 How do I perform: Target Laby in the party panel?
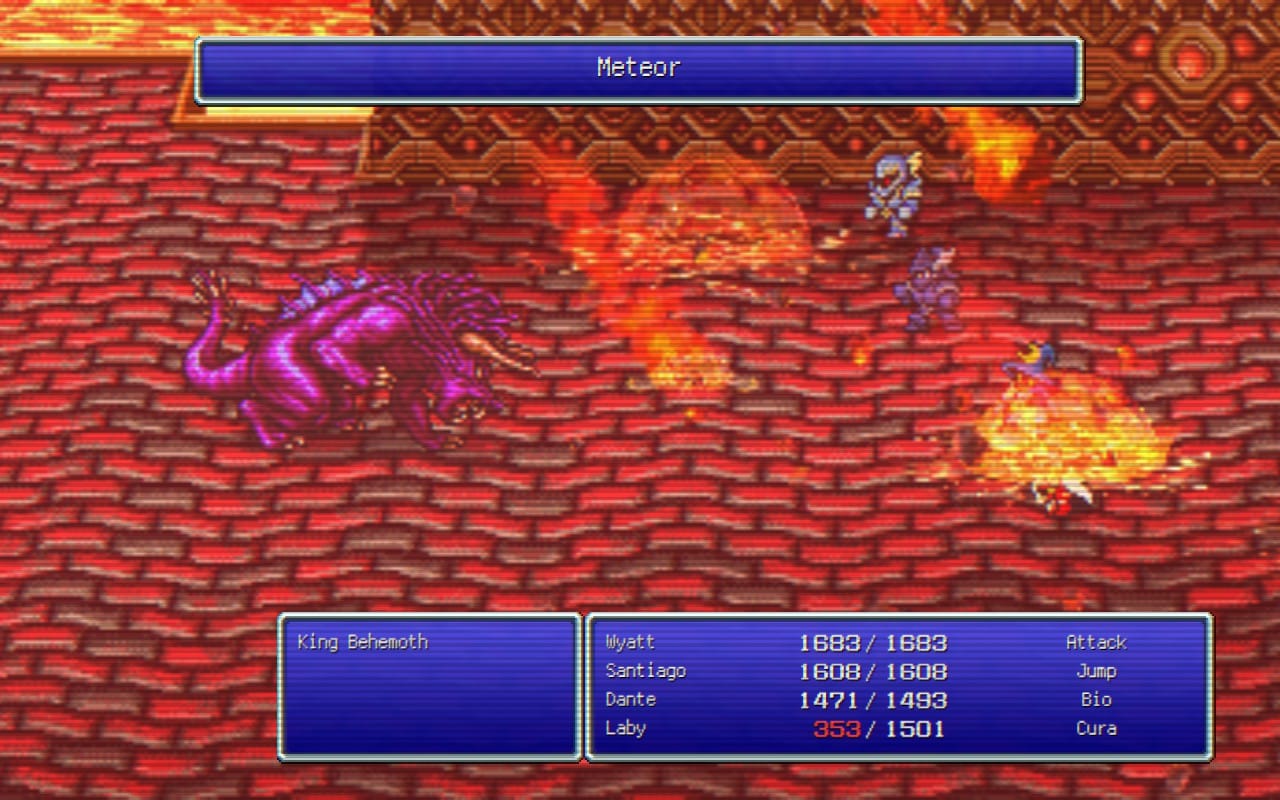click(x=625, y=729)
